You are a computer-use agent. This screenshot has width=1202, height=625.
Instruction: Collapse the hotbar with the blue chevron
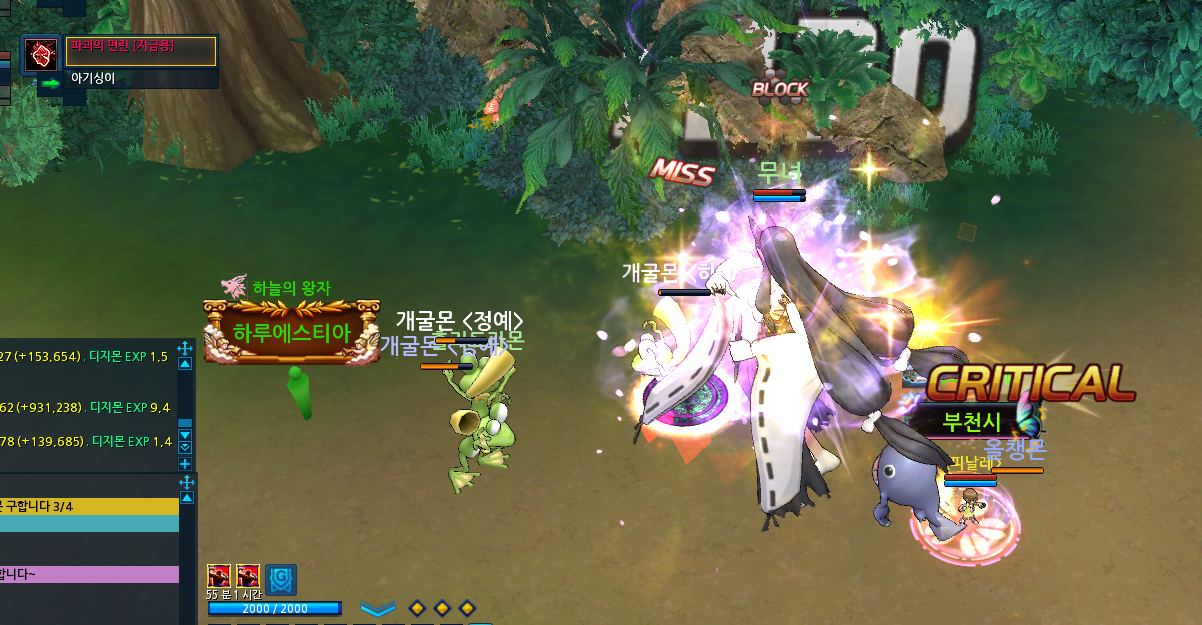(x=378, y=609)
